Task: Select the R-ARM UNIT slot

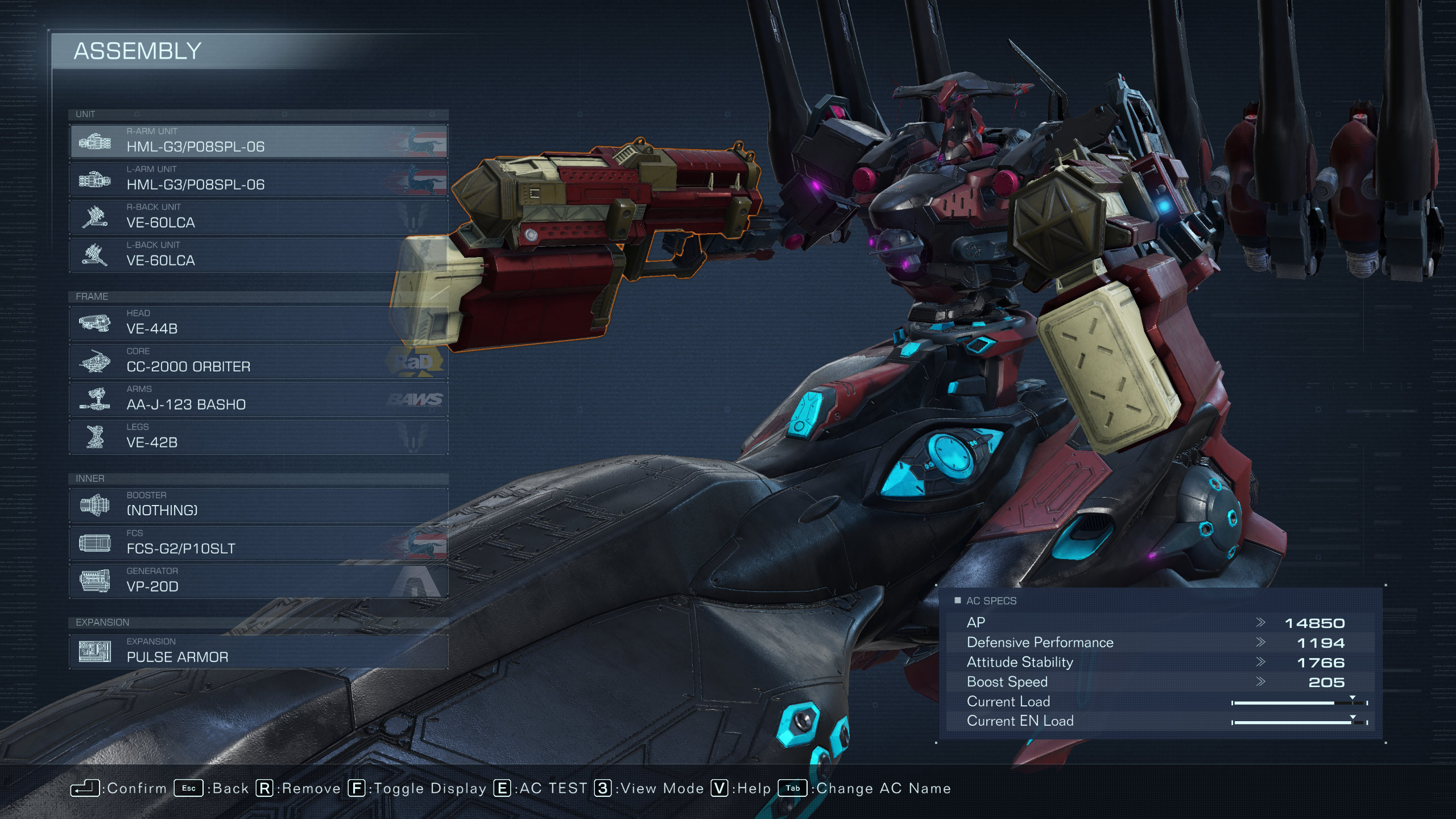Action: click(259, 141)
